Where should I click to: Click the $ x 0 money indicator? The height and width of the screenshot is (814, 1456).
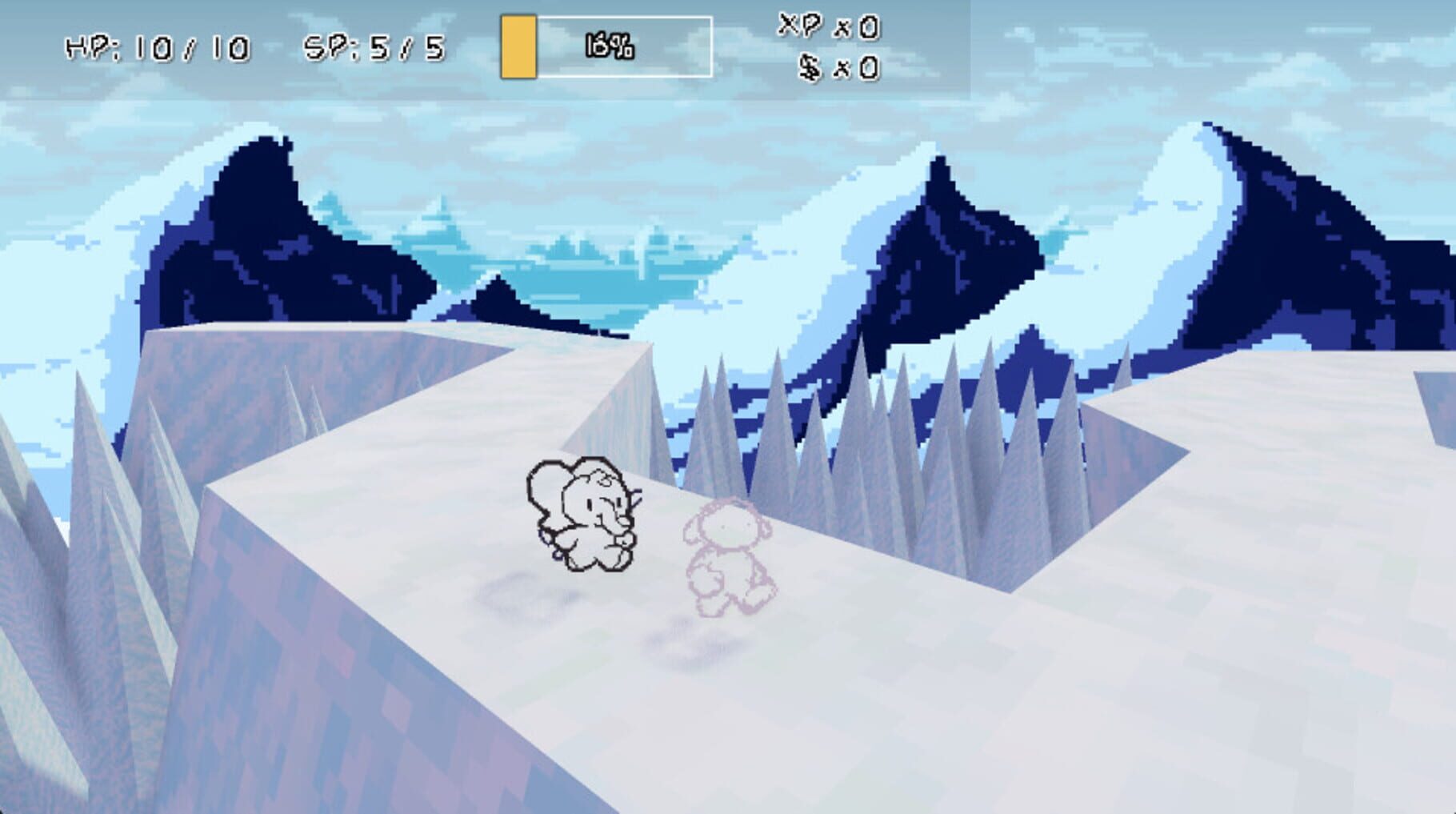[836, 68]
